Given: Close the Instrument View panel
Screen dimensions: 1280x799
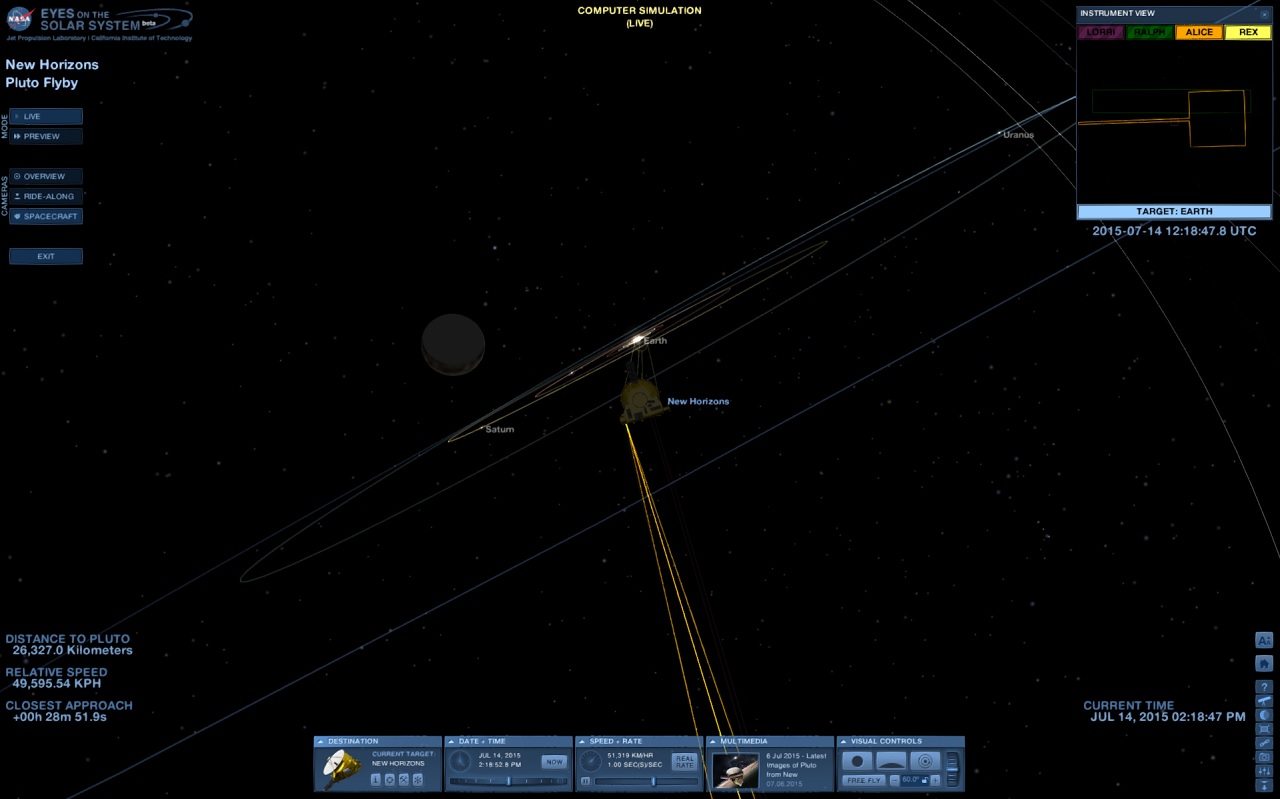Looking at the screenshot, I should [x=1264, y=14].
